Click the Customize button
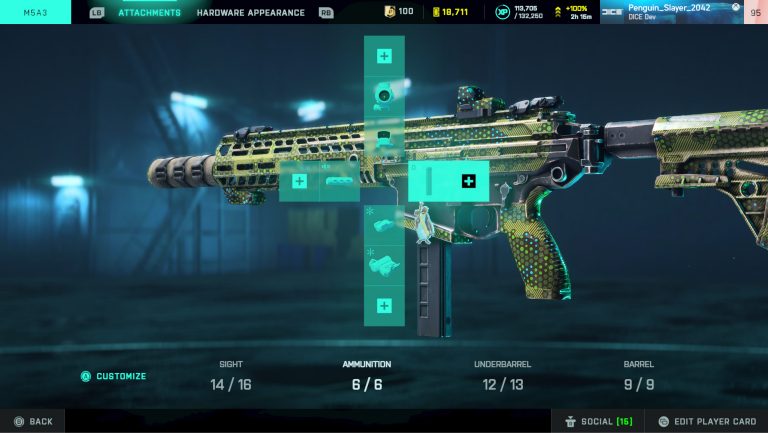The image size is (768, 433). point(113,377)
